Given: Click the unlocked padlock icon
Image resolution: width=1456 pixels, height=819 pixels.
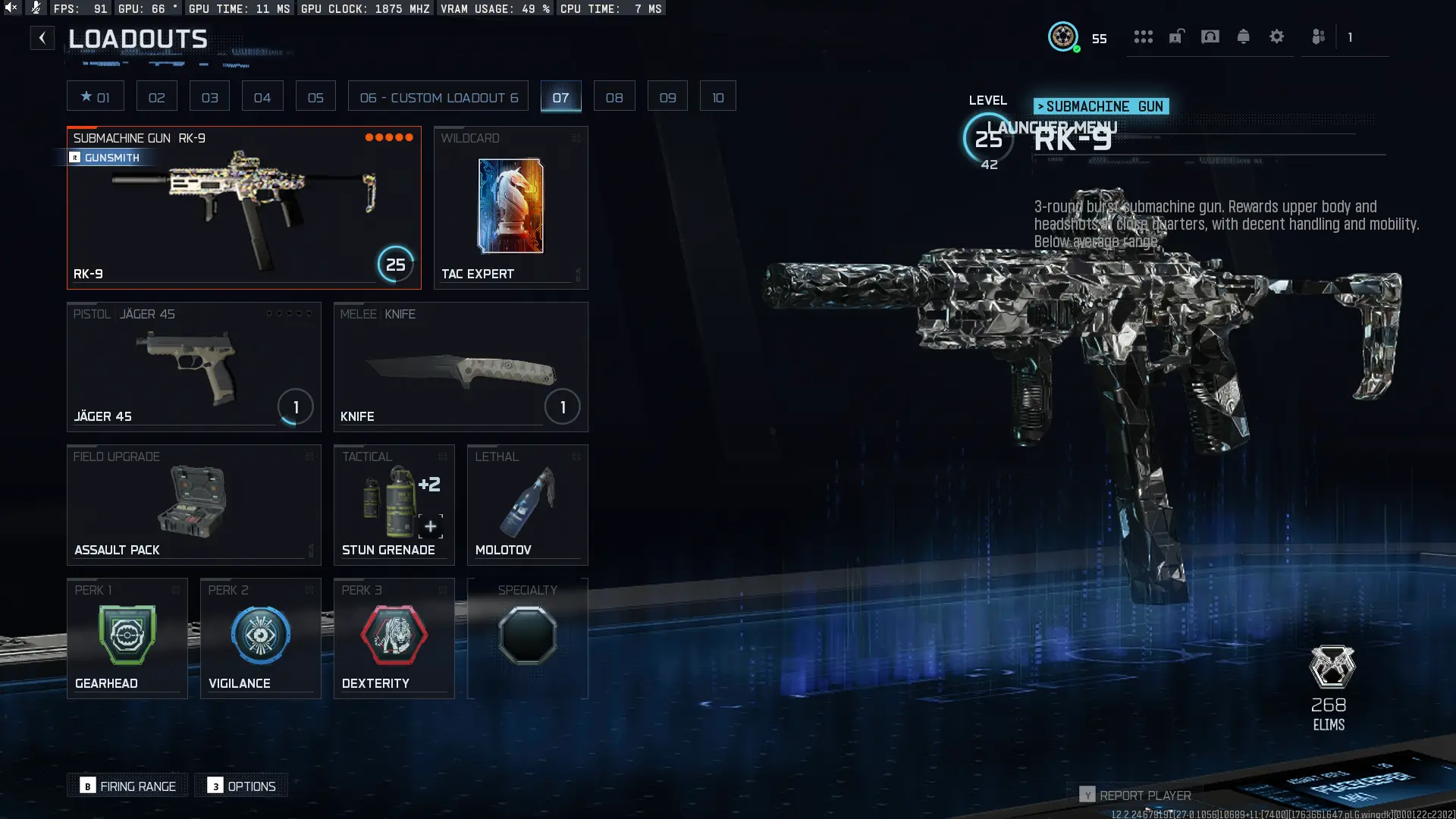Looking at the screenshot, I should (x=1176, y=36).
